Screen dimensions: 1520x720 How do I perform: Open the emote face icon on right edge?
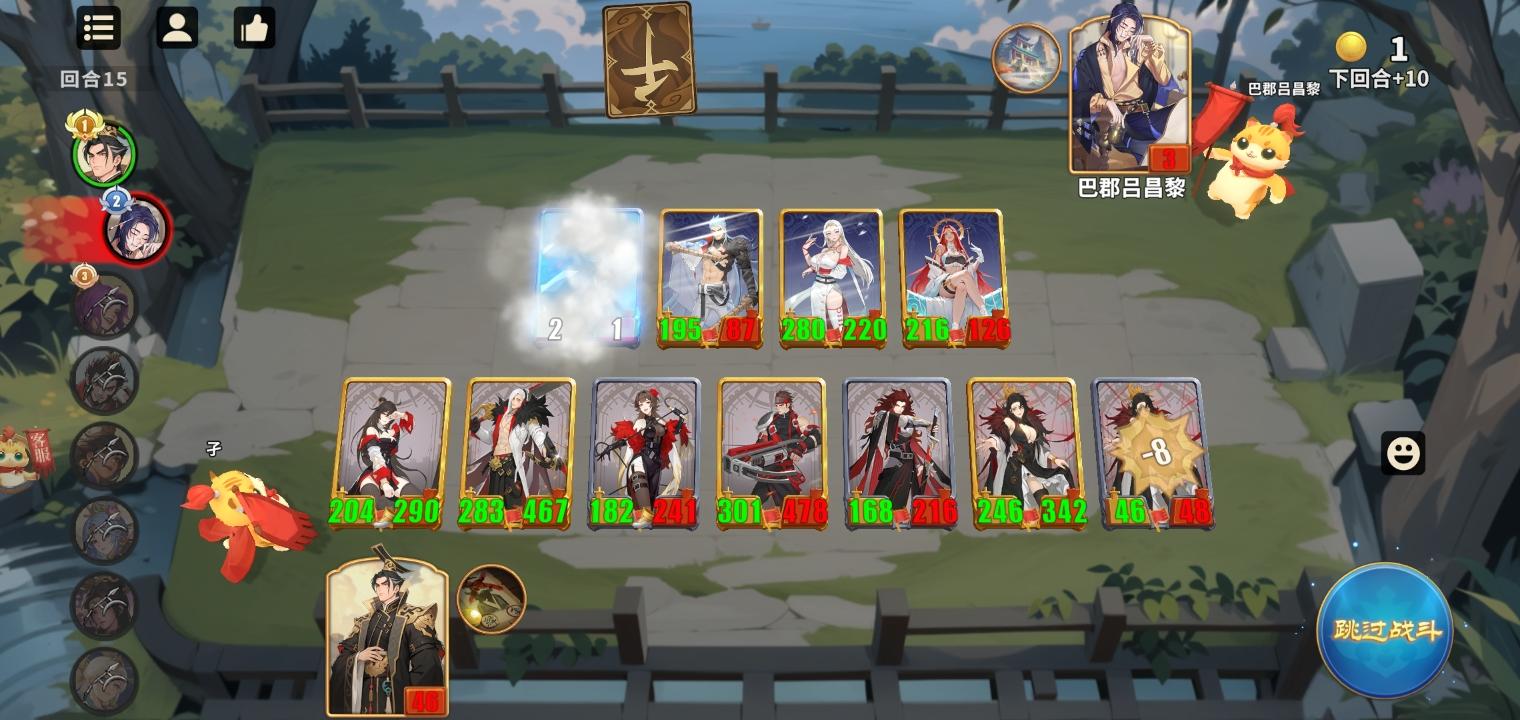[x=1403, y=453]
